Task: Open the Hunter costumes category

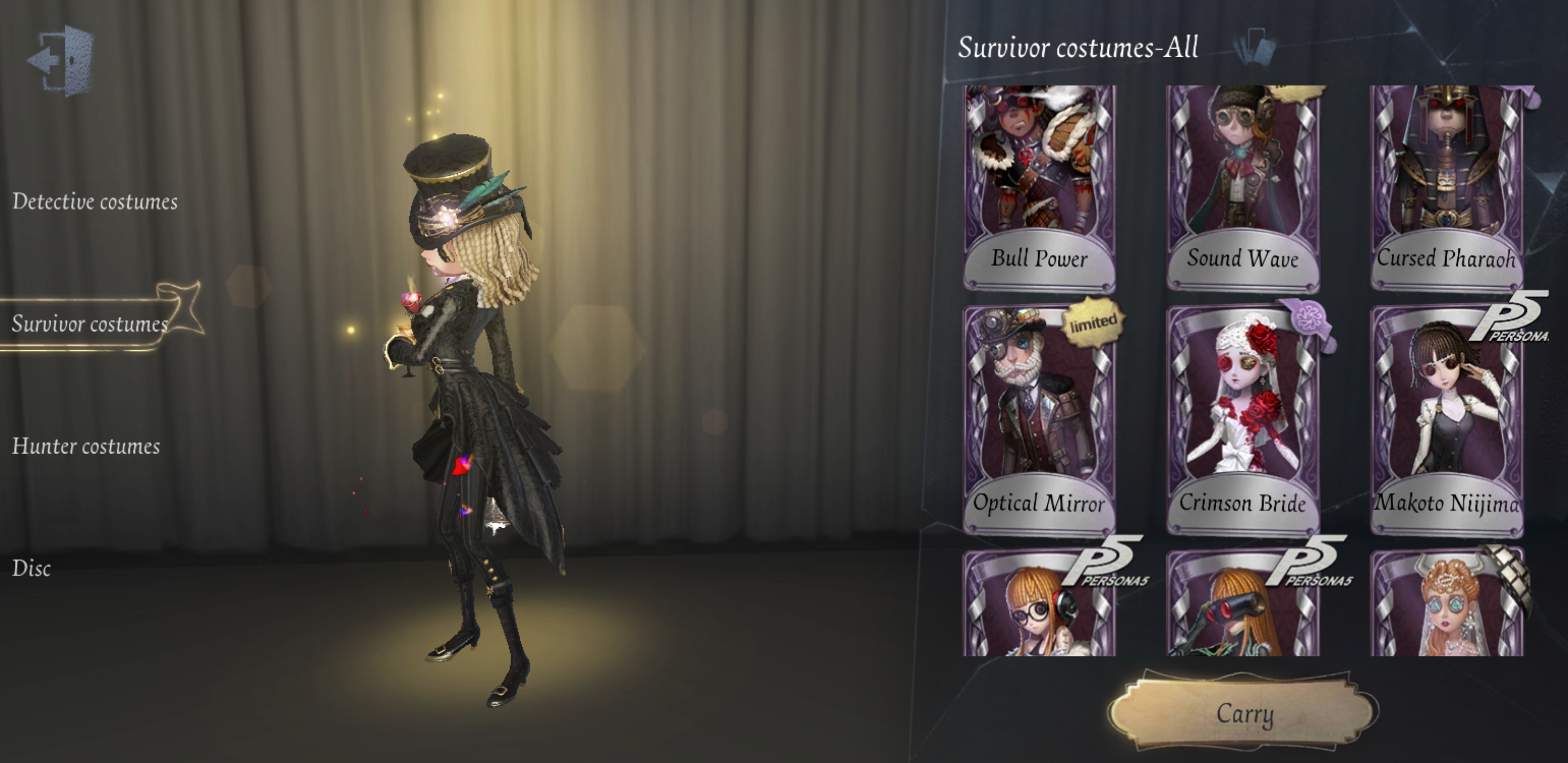Action: point(85,446)
